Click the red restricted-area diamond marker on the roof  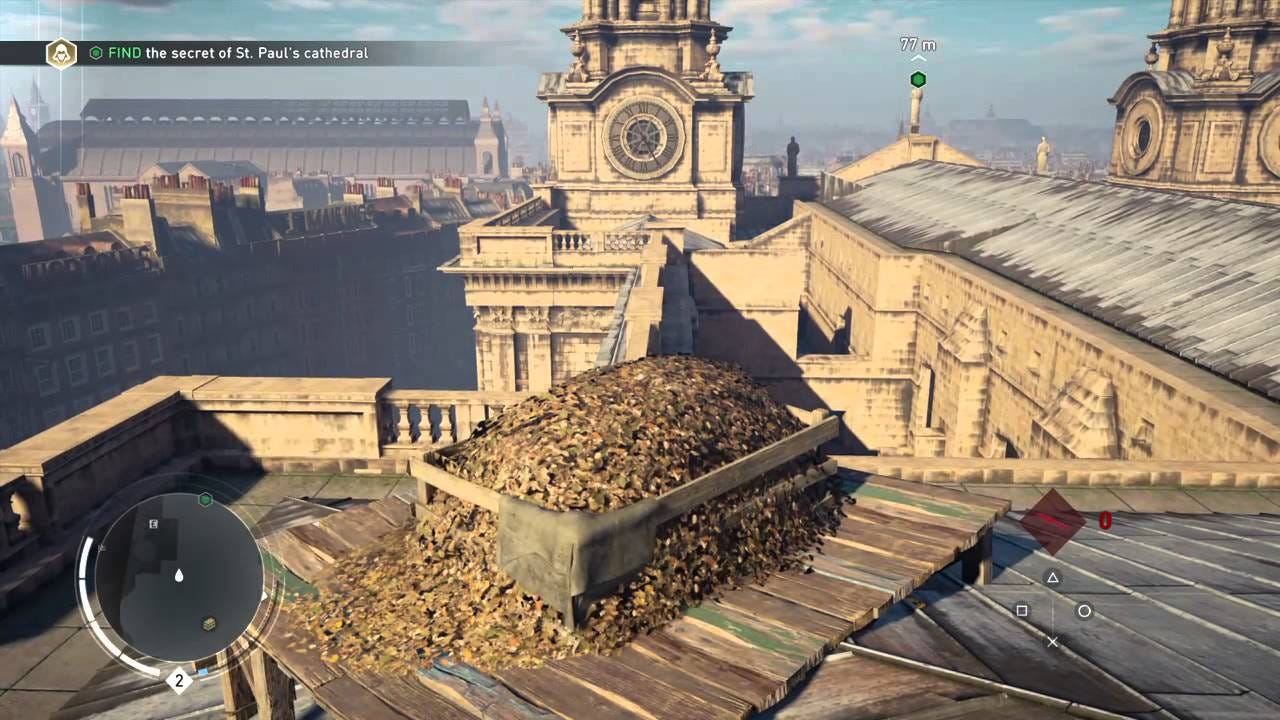click(x=1051, y=519)
